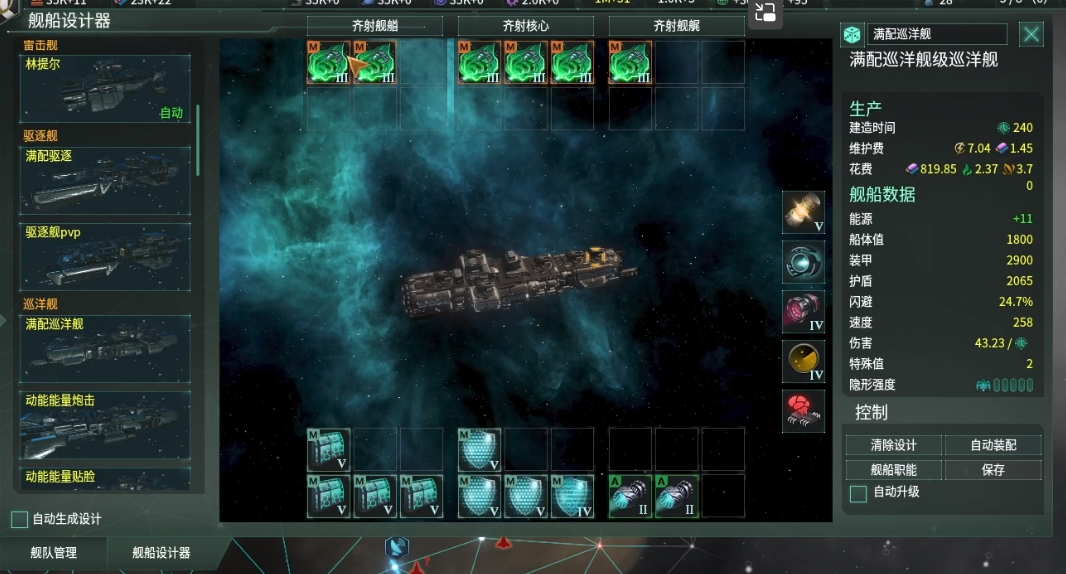Open the 满配驱逐 destroyer design
This screenshot has height=574, width=1066.
pyautogui.click(x=105, y=178)
